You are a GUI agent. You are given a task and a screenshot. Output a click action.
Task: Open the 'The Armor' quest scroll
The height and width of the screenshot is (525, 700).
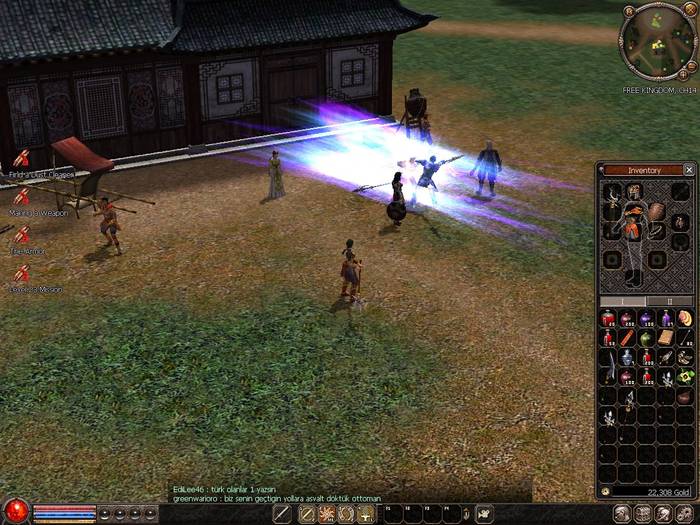pyautogui.click(x=22, y=235)
